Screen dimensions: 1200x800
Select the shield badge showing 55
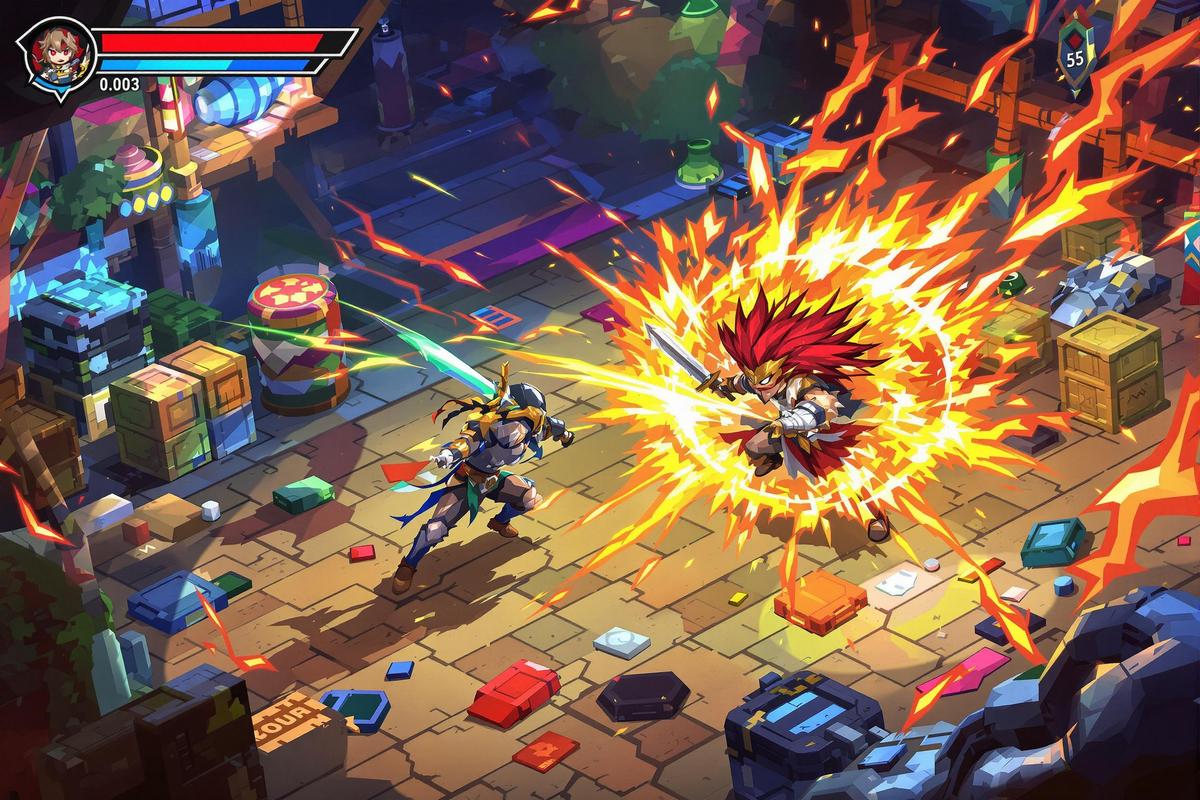click(x=1075, y=56)
